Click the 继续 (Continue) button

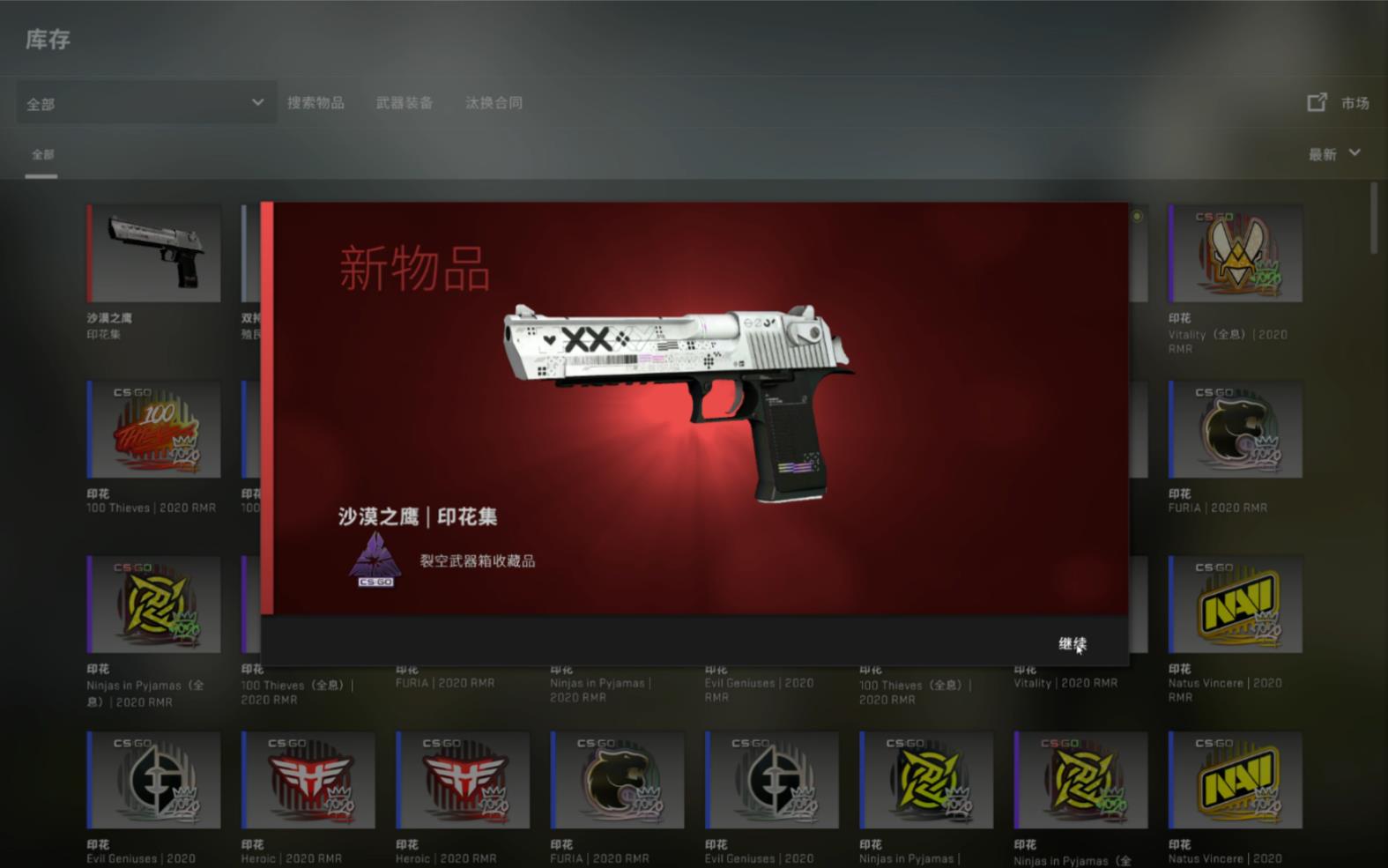point(1072,643)
